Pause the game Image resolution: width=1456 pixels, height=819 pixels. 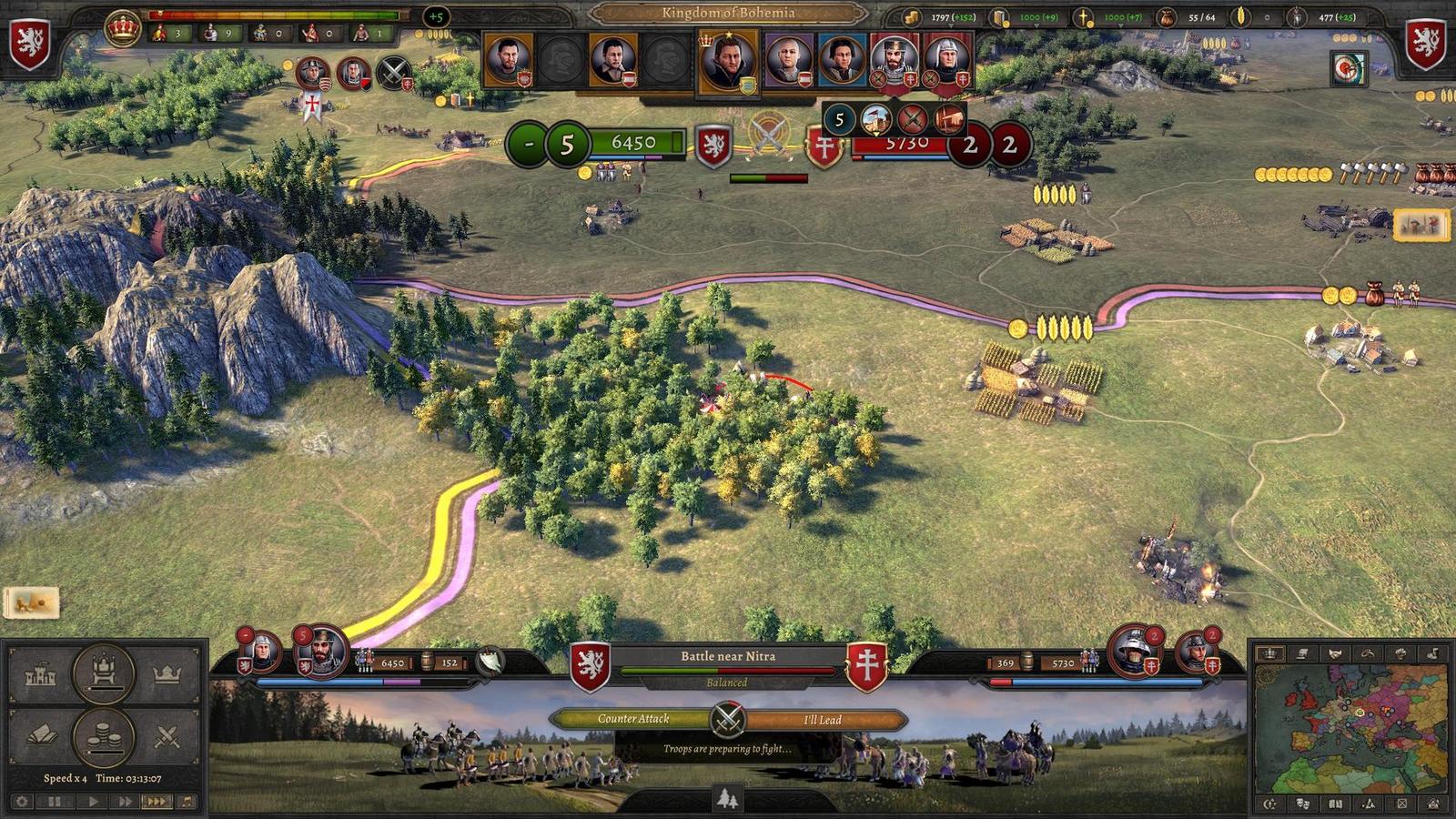coord(55,802)
